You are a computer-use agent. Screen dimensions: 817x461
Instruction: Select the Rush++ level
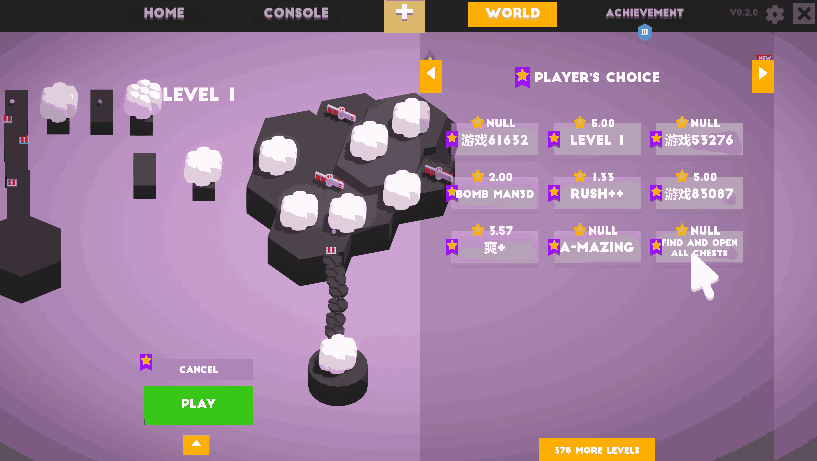coord(597,194)
